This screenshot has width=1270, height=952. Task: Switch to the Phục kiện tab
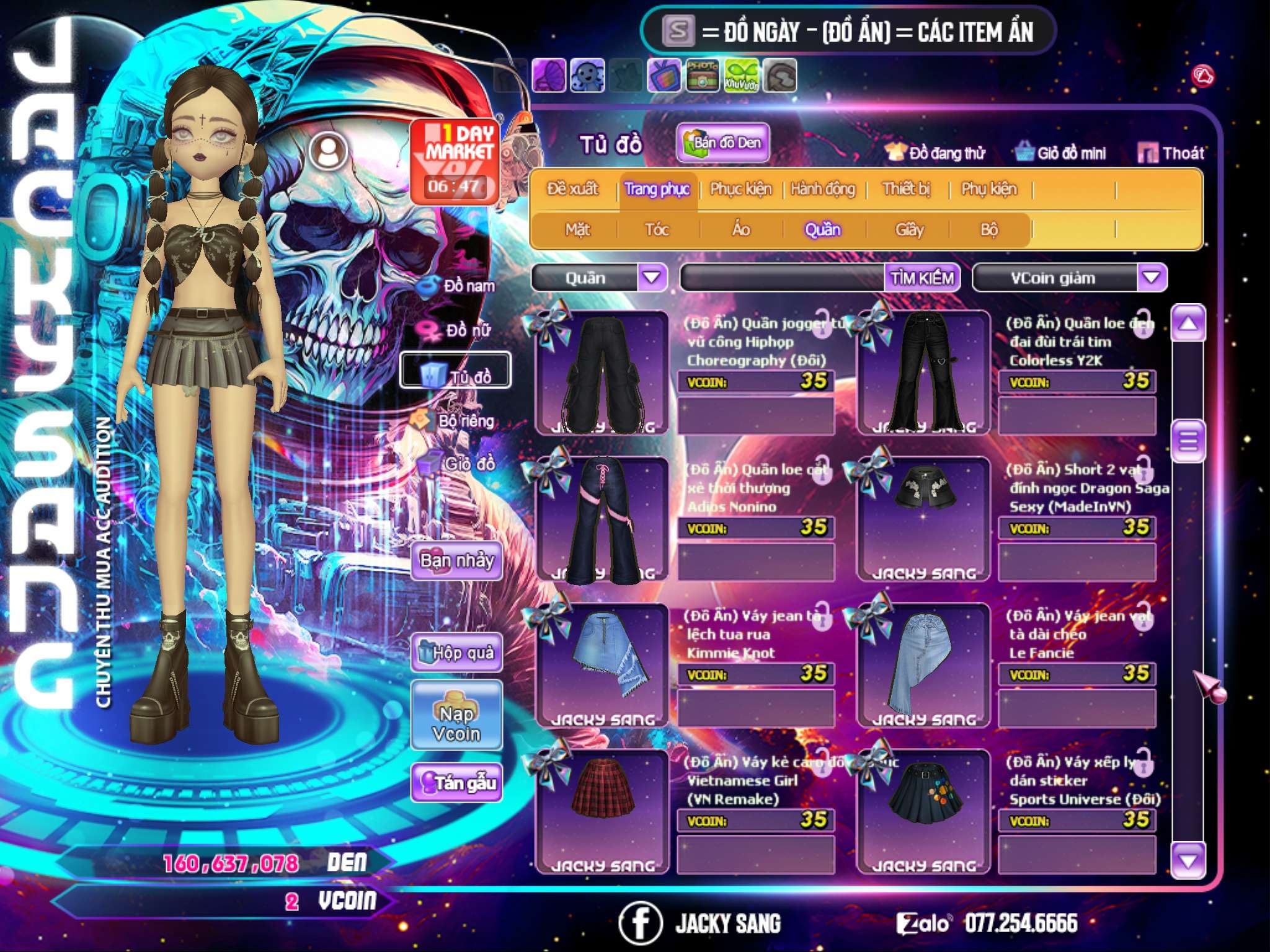tap(740, 189)
